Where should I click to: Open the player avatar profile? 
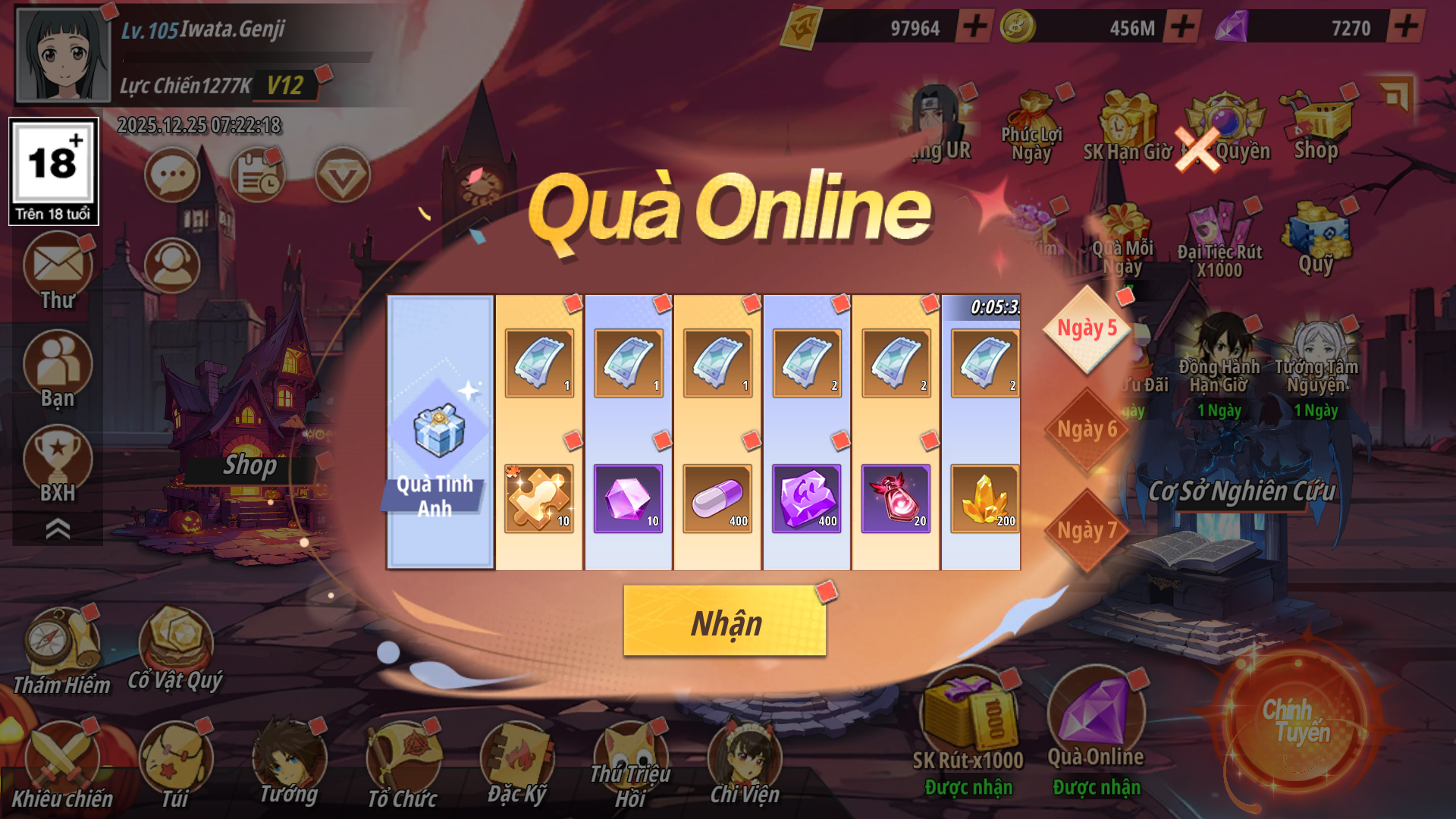64,55
